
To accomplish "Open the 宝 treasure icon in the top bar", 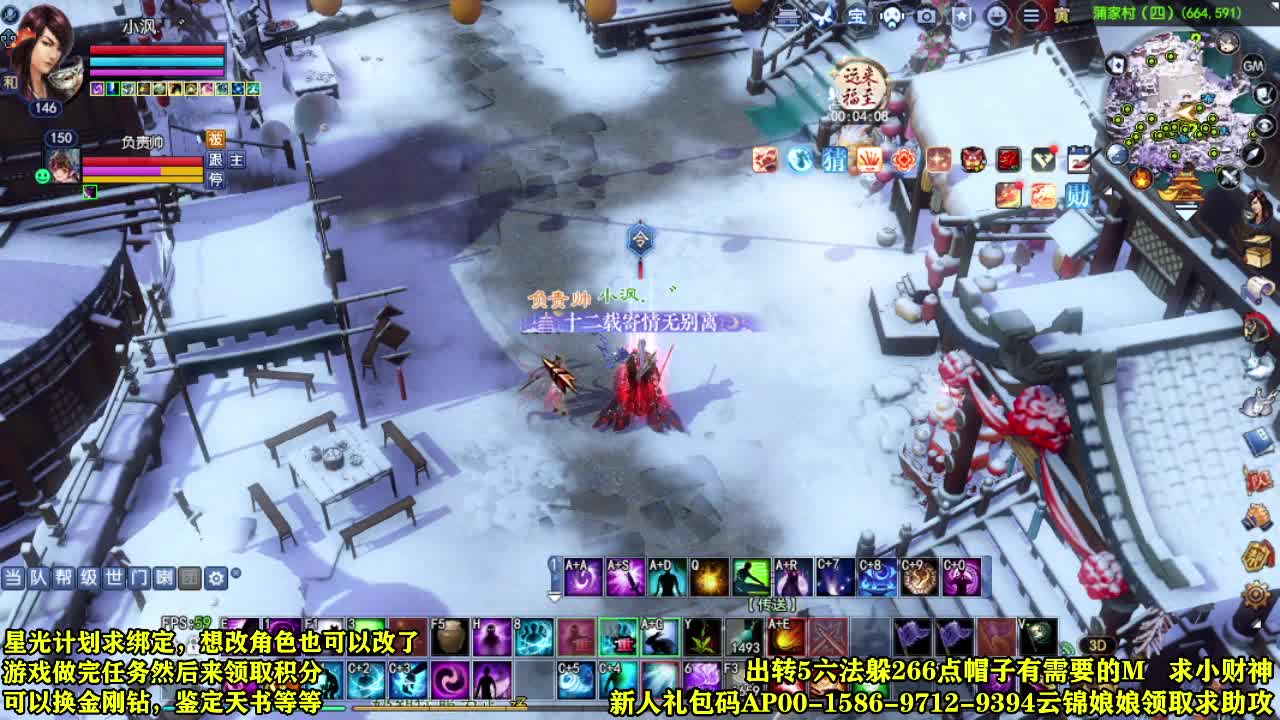I will click(860, 16).
